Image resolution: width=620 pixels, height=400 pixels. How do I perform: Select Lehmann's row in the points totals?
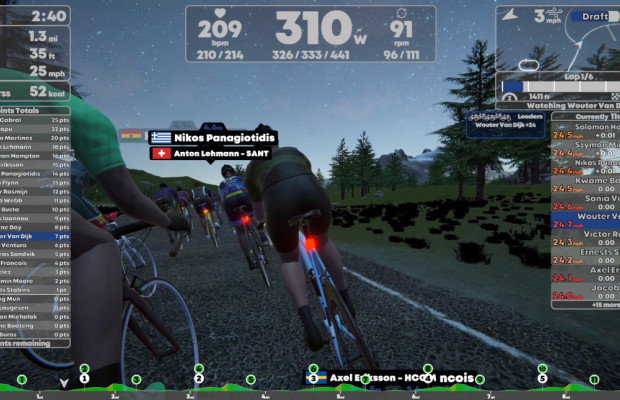click(35, 146)
